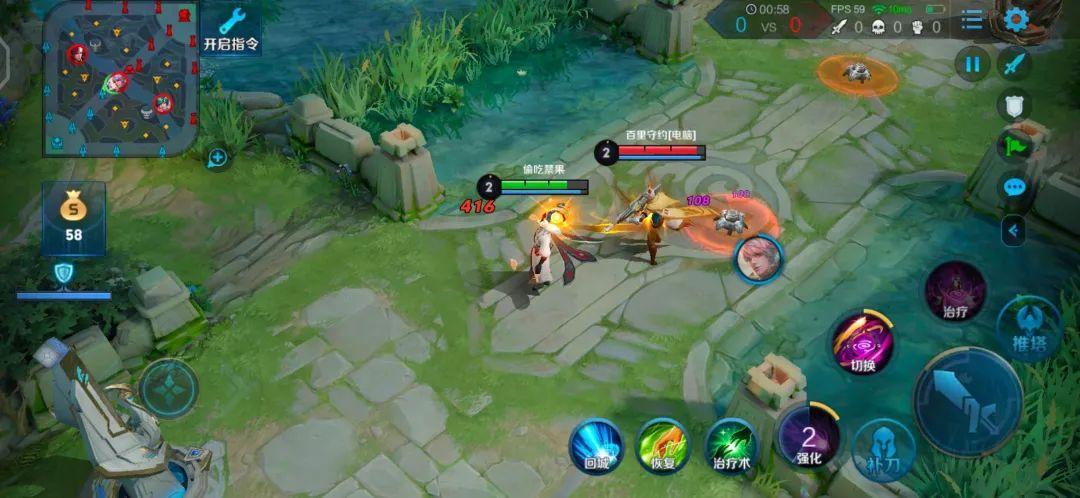Use the 治疗 heal summoner spell
Screen dimensions: 1080x498
[955, 291]
